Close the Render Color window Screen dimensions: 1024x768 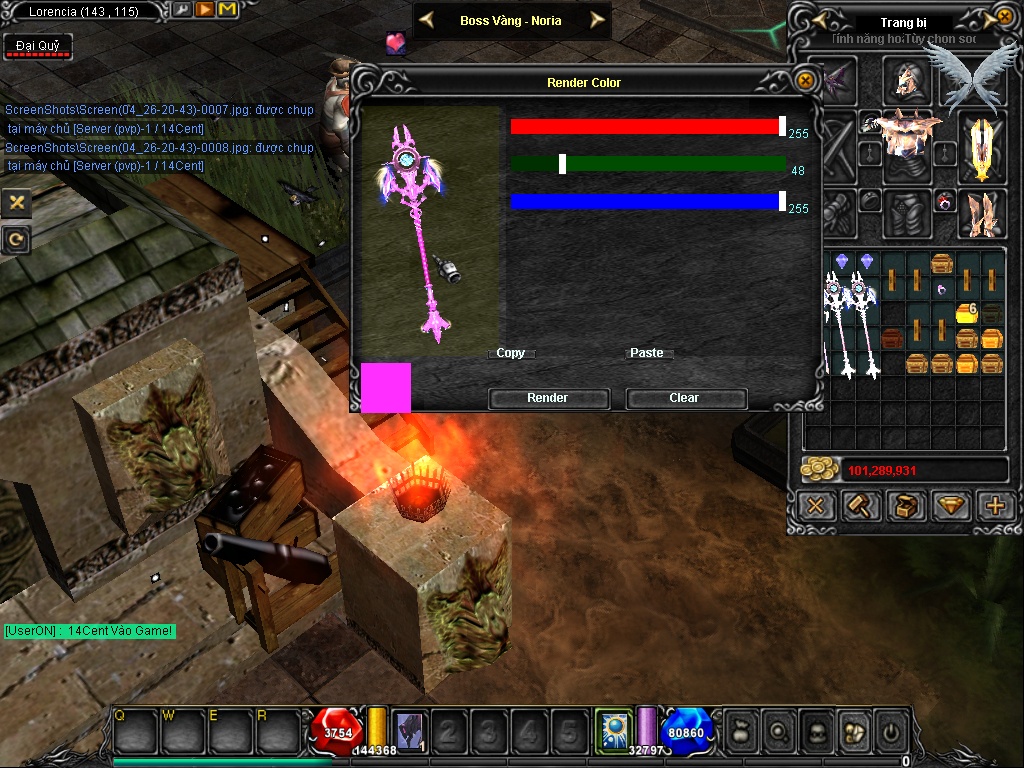[805, 81]
